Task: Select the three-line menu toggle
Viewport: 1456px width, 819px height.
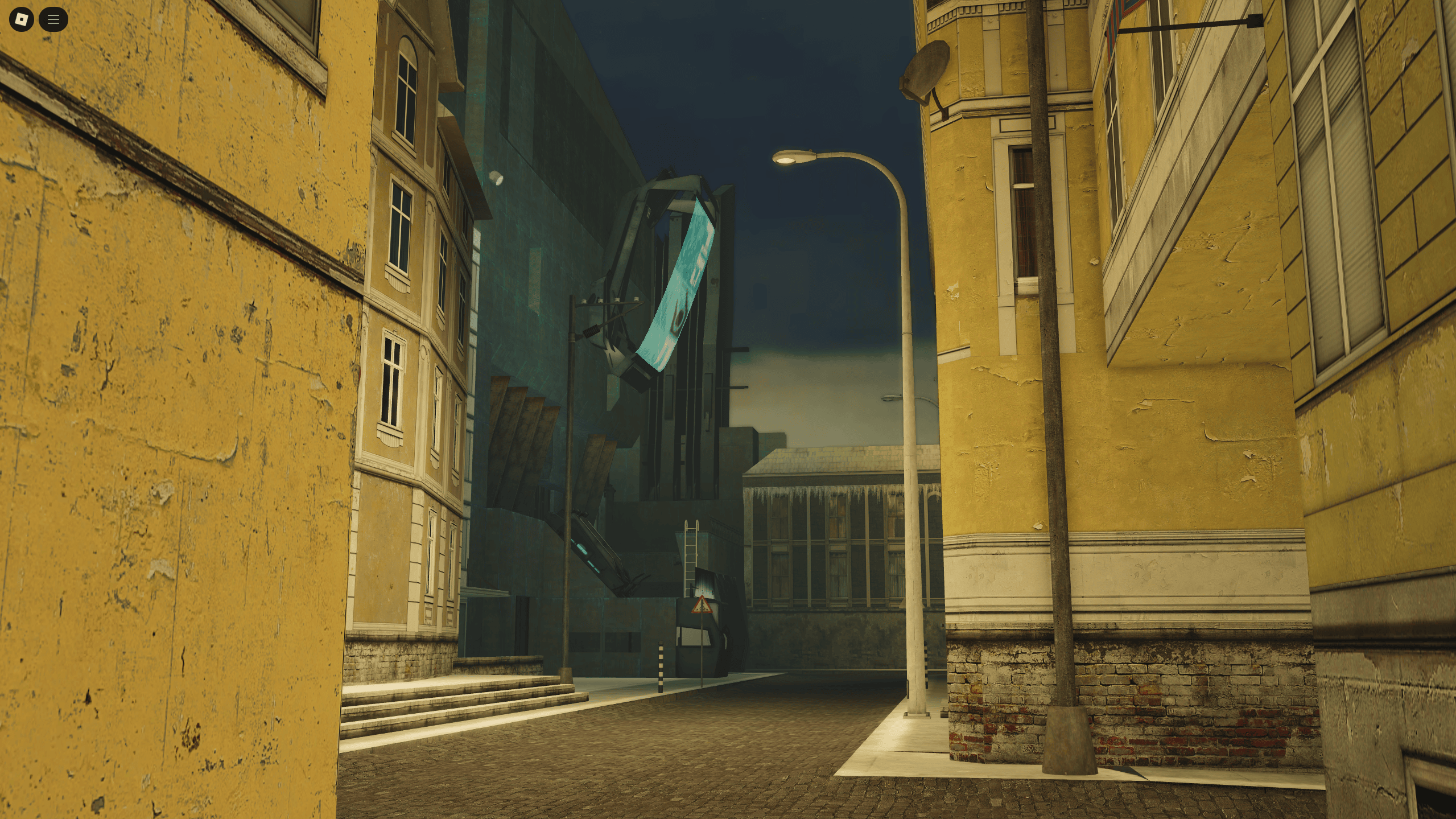Action: (x=53, y=19)
